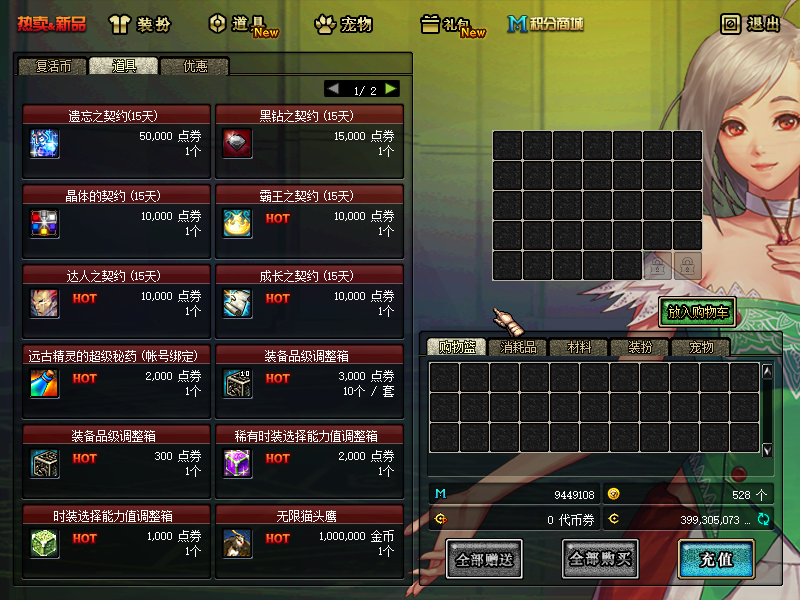
Task: Switch to the 优惠 discount tab
Action: coord(195,66)
